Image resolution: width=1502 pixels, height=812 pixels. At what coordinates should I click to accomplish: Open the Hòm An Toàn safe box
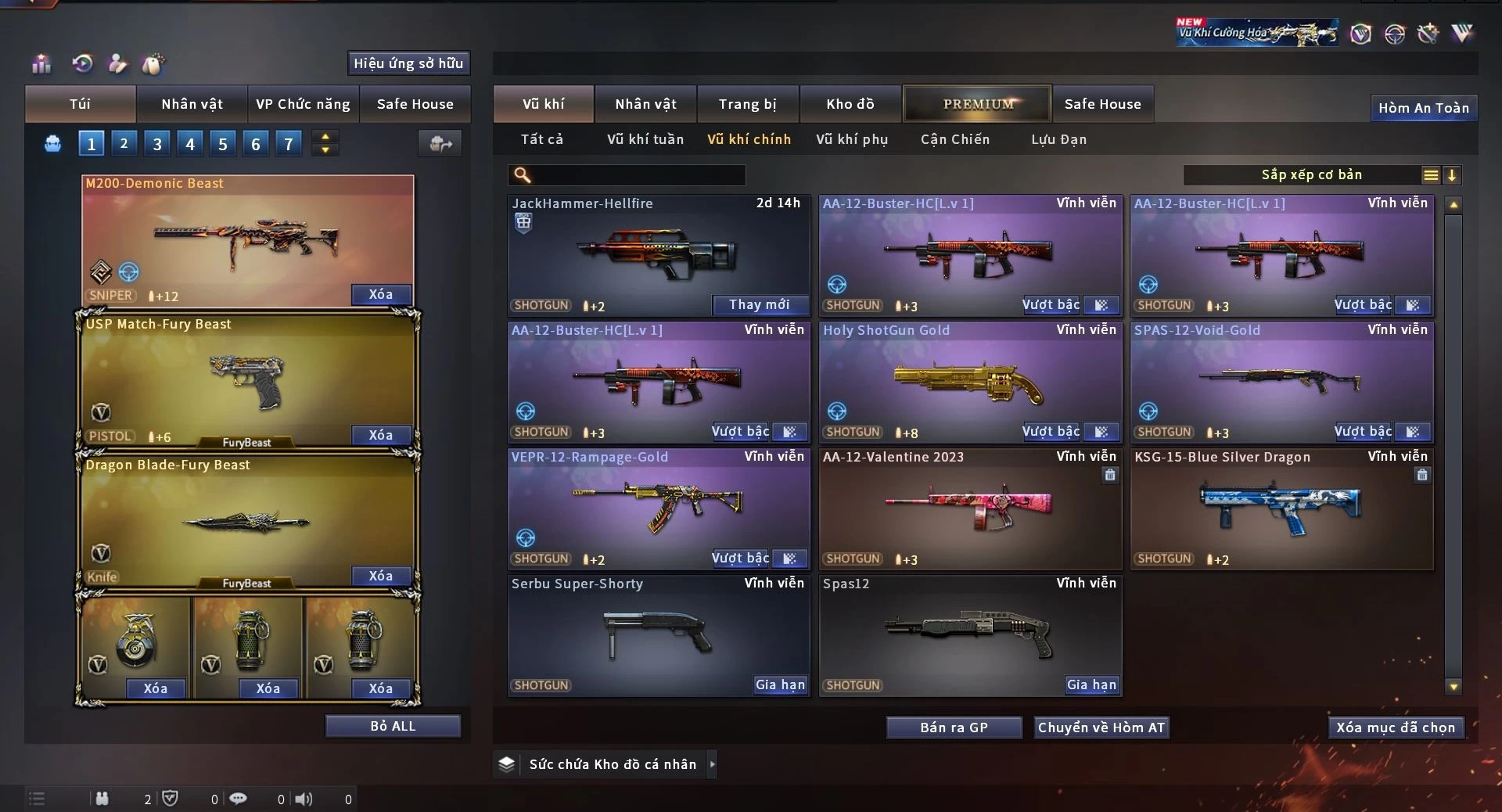click(x=1423, y=108)
